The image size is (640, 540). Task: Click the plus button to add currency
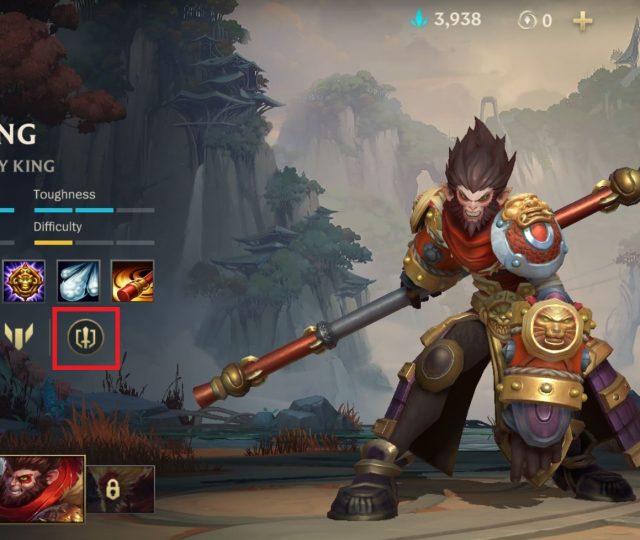582,20
